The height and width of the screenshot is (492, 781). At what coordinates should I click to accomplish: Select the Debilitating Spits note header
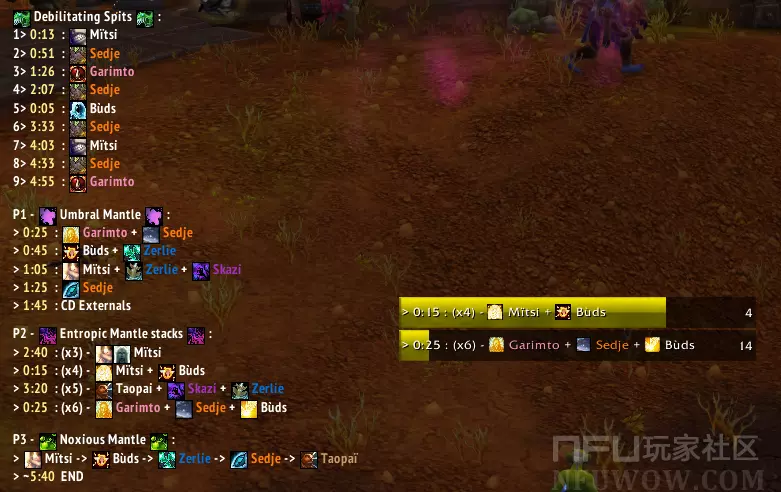(90, 17)
